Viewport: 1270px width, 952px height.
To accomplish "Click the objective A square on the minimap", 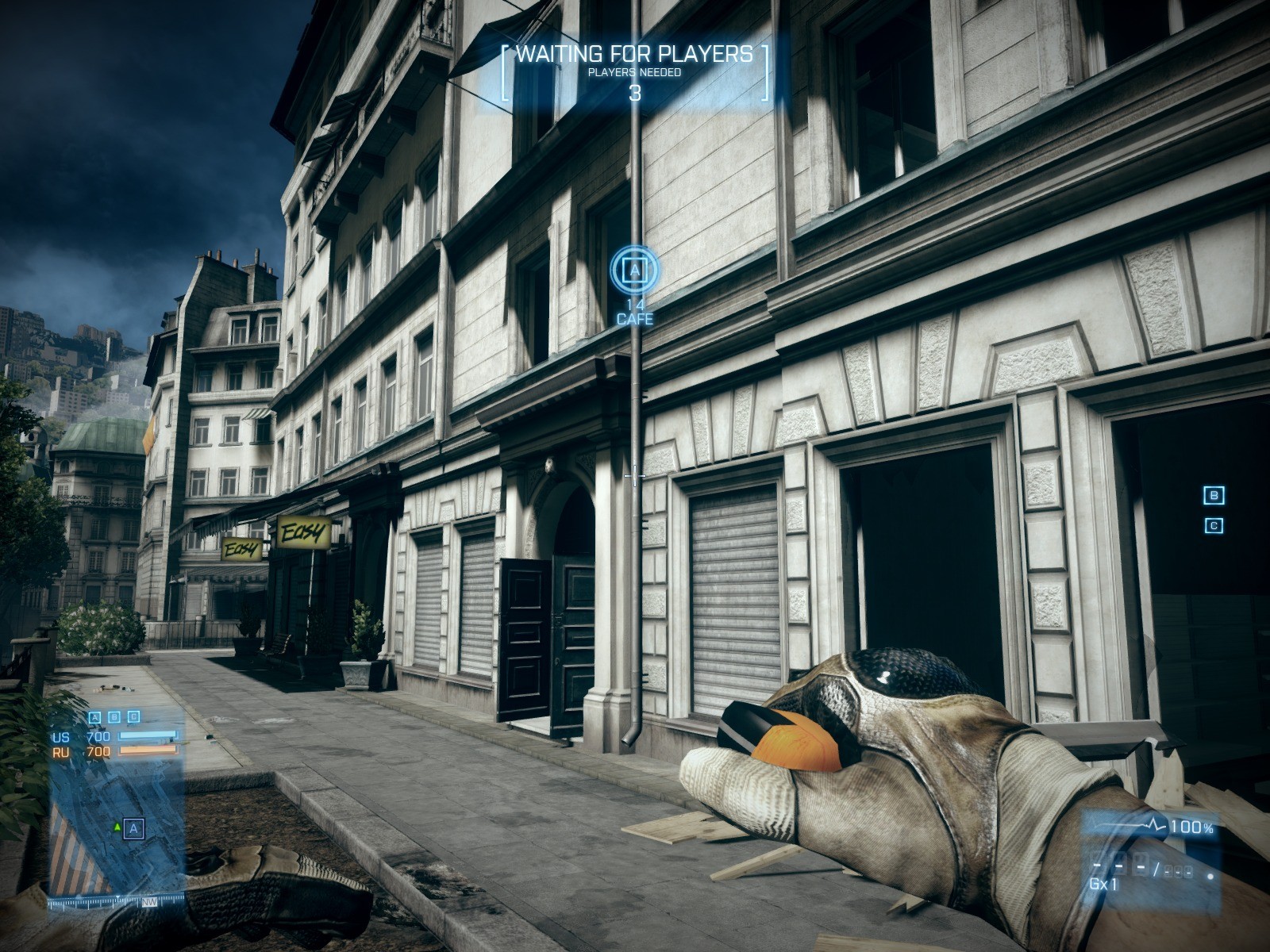I will (134, 828).
